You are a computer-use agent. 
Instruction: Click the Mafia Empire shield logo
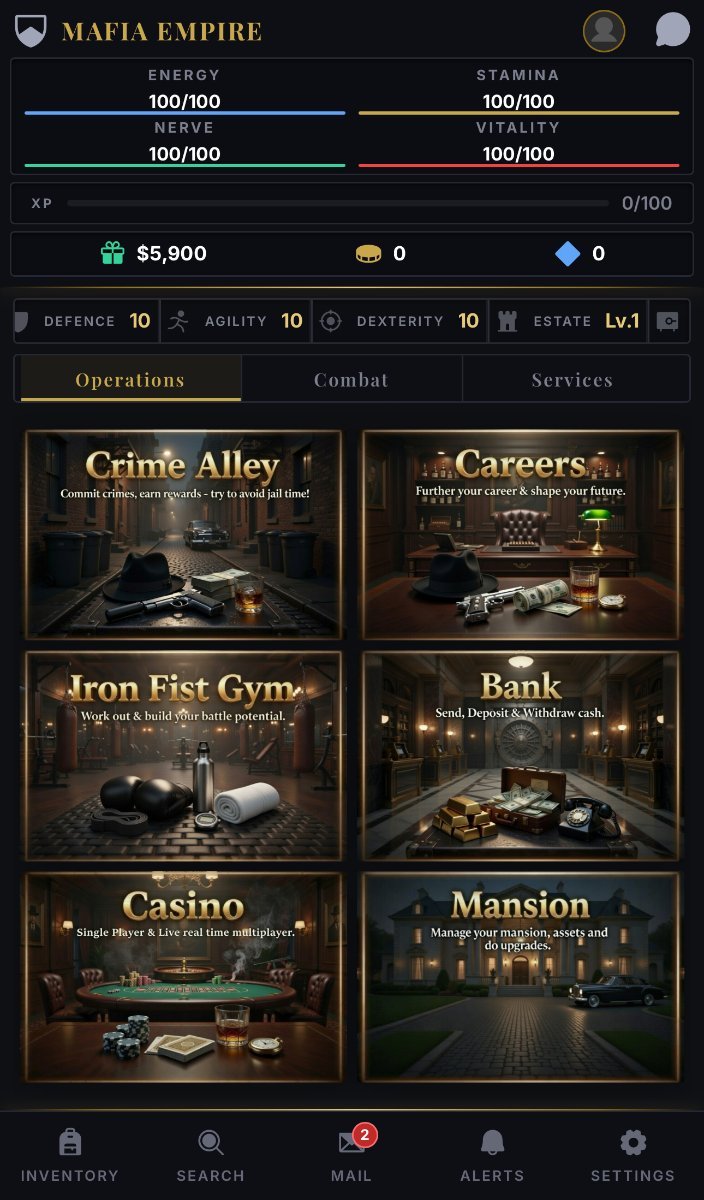(x=31, y=31)
